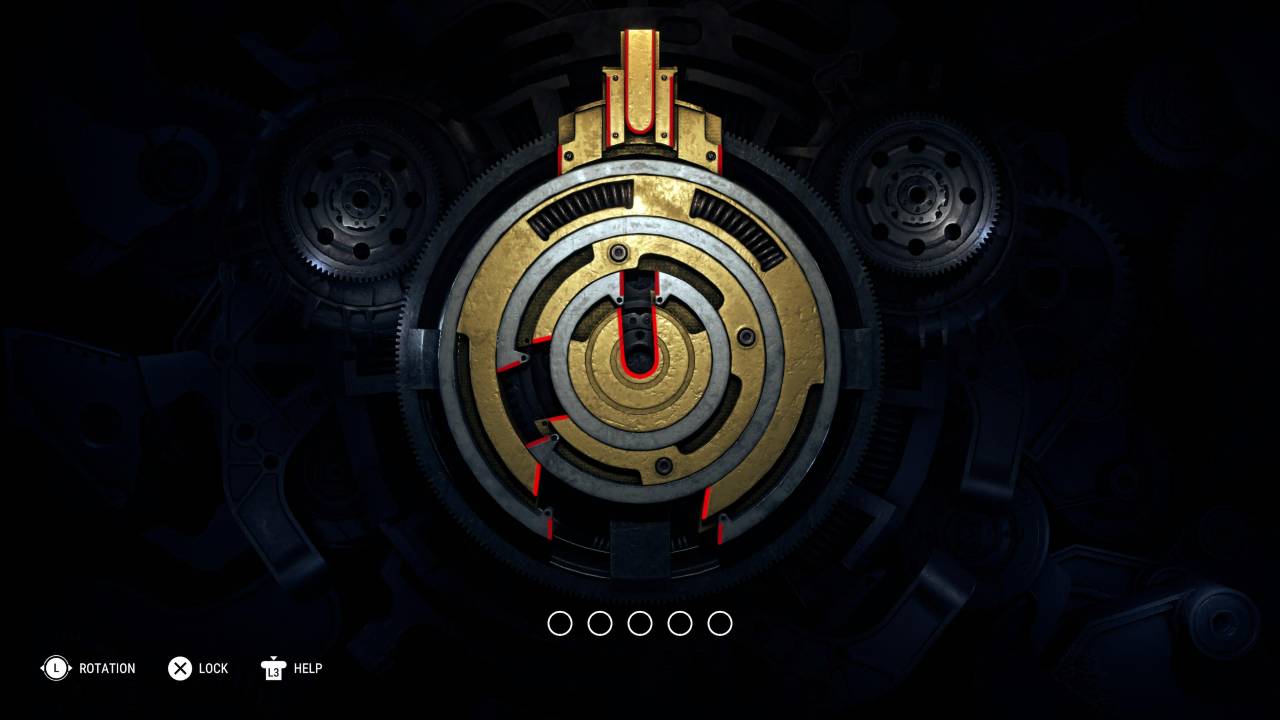Click the HELP label
Screen dimensions: 1280x720
307,668
